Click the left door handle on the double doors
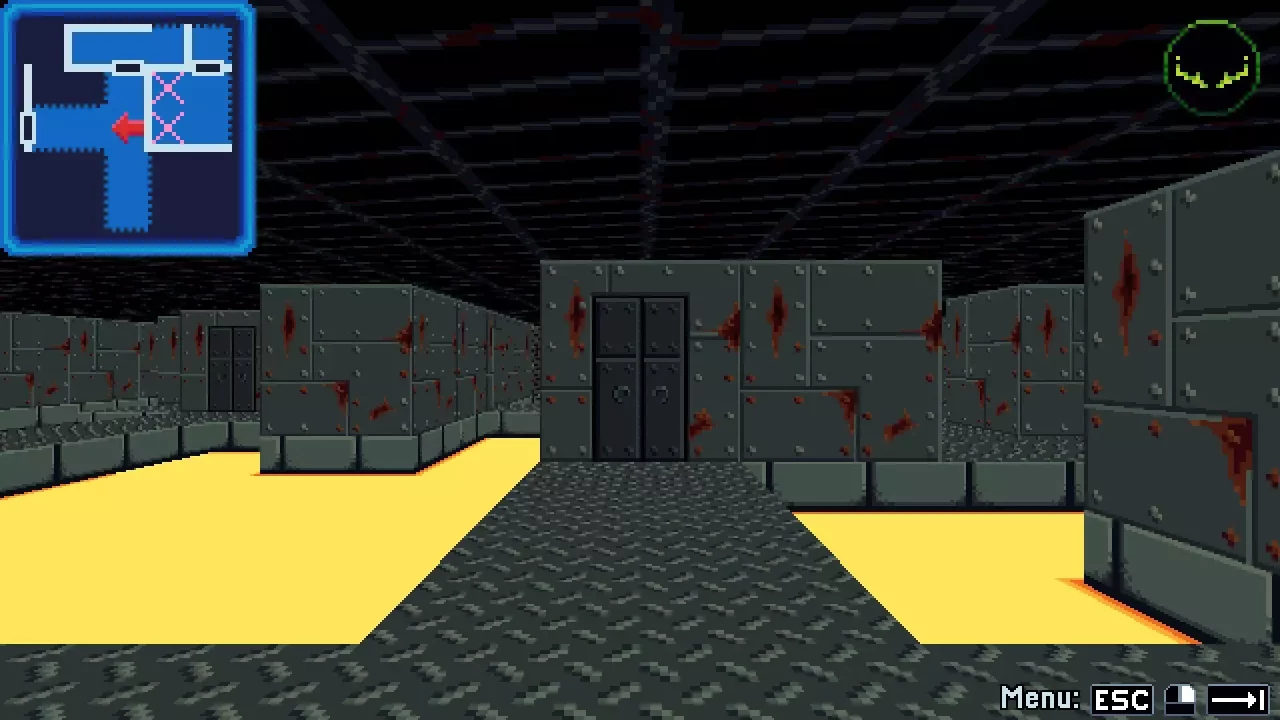 pos(622,395)
